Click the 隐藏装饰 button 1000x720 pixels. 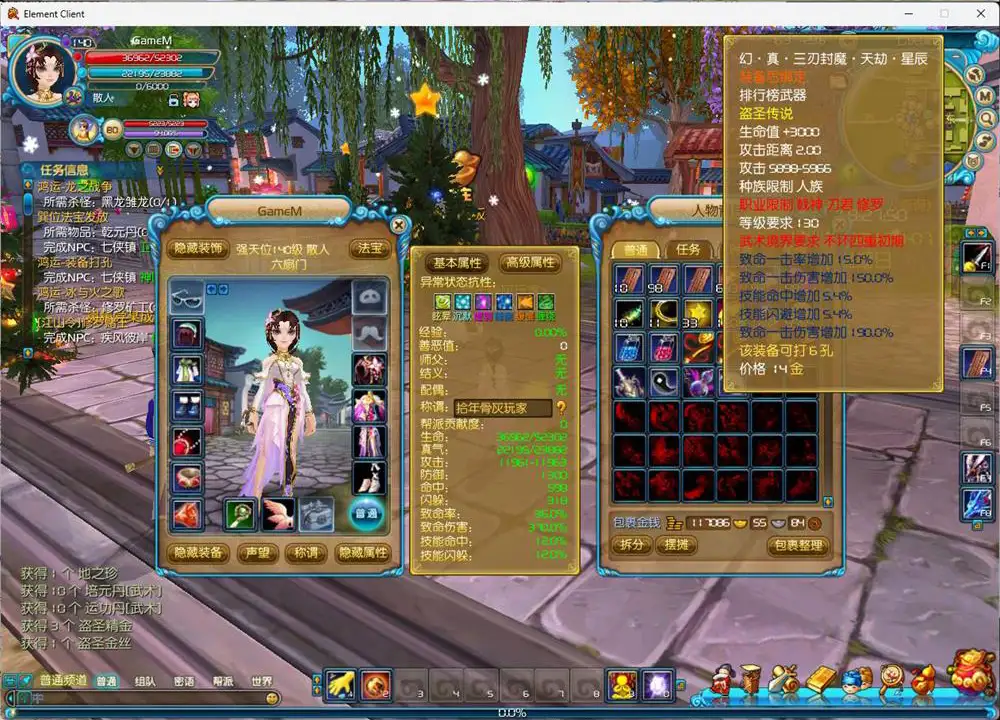pyautogui.click(x=199, y=249)
